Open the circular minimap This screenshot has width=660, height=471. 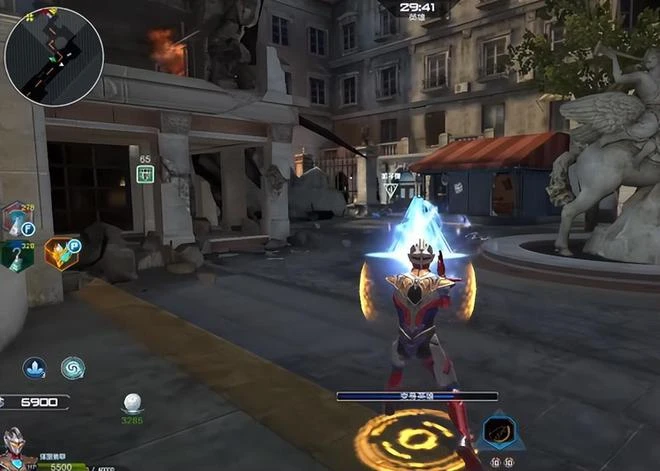(x=54, y=56)
